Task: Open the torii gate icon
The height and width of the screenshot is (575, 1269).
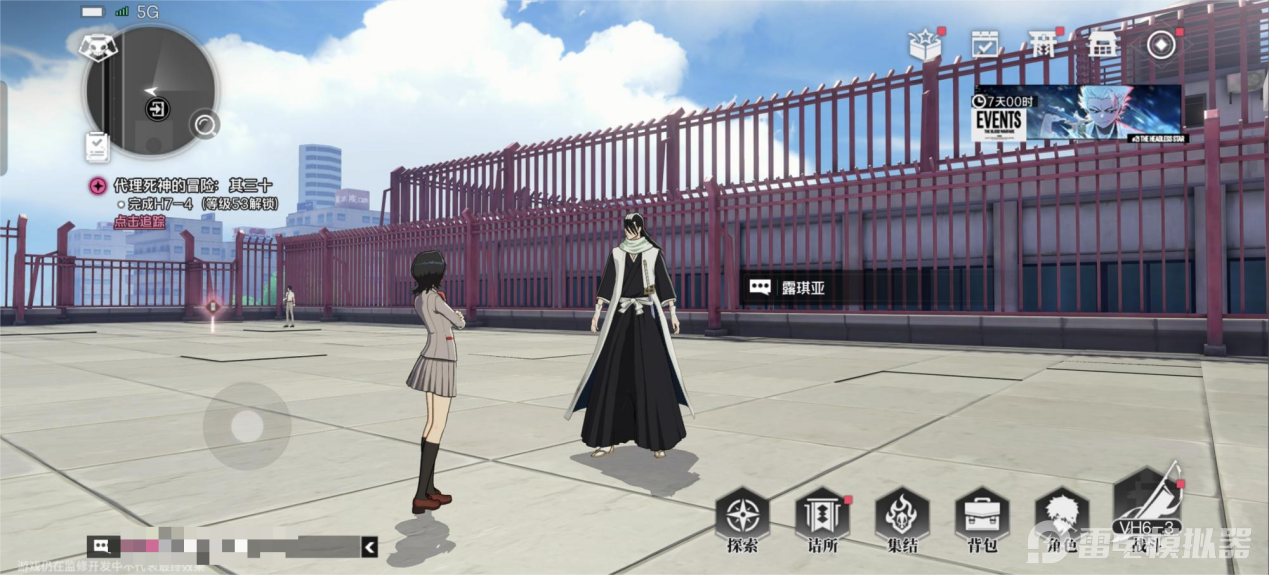Action: click(x=1043, y=44)
